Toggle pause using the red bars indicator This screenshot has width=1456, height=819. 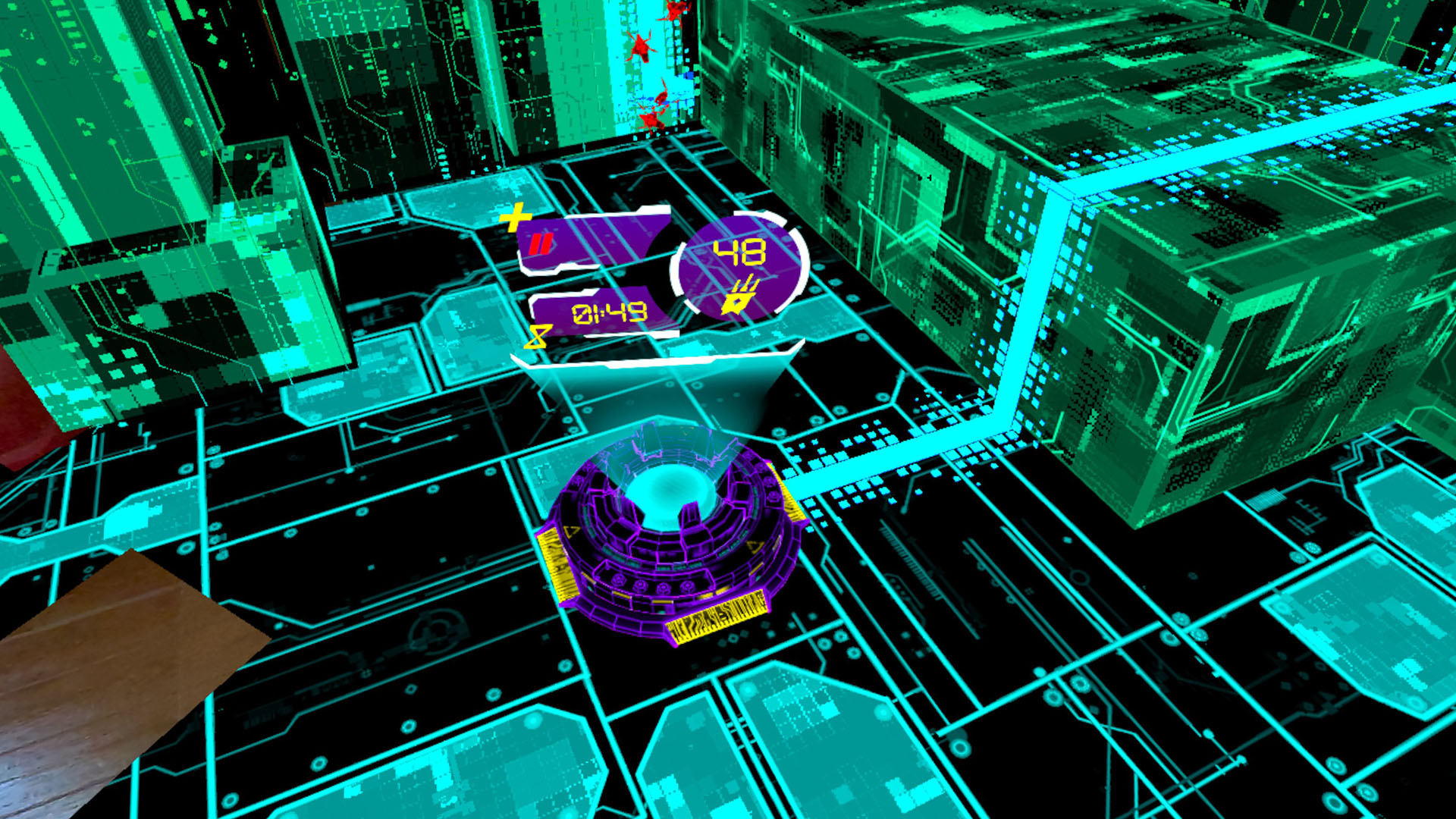coord(541,243)
